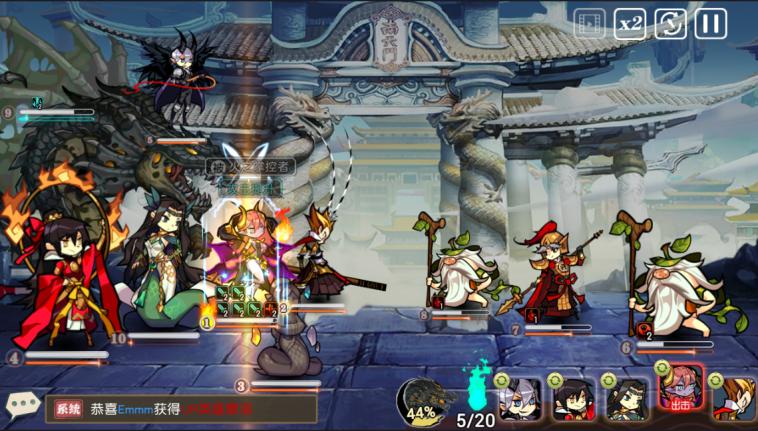
Task: Select the orange-haired hero portrait
Action: pyautogui.click(x=735, y=399)
